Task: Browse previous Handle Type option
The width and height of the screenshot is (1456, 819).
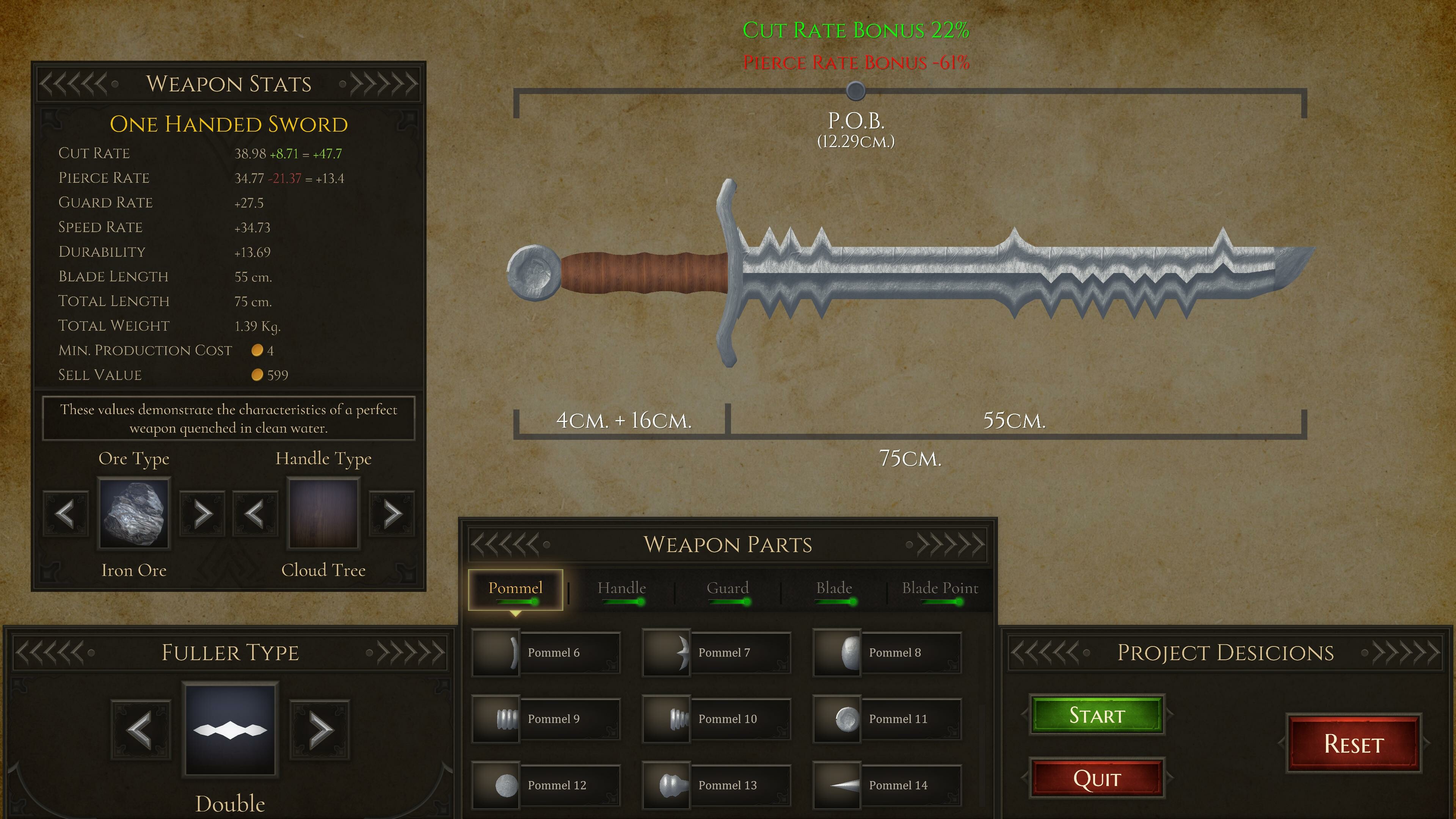Action: [256, 513]
